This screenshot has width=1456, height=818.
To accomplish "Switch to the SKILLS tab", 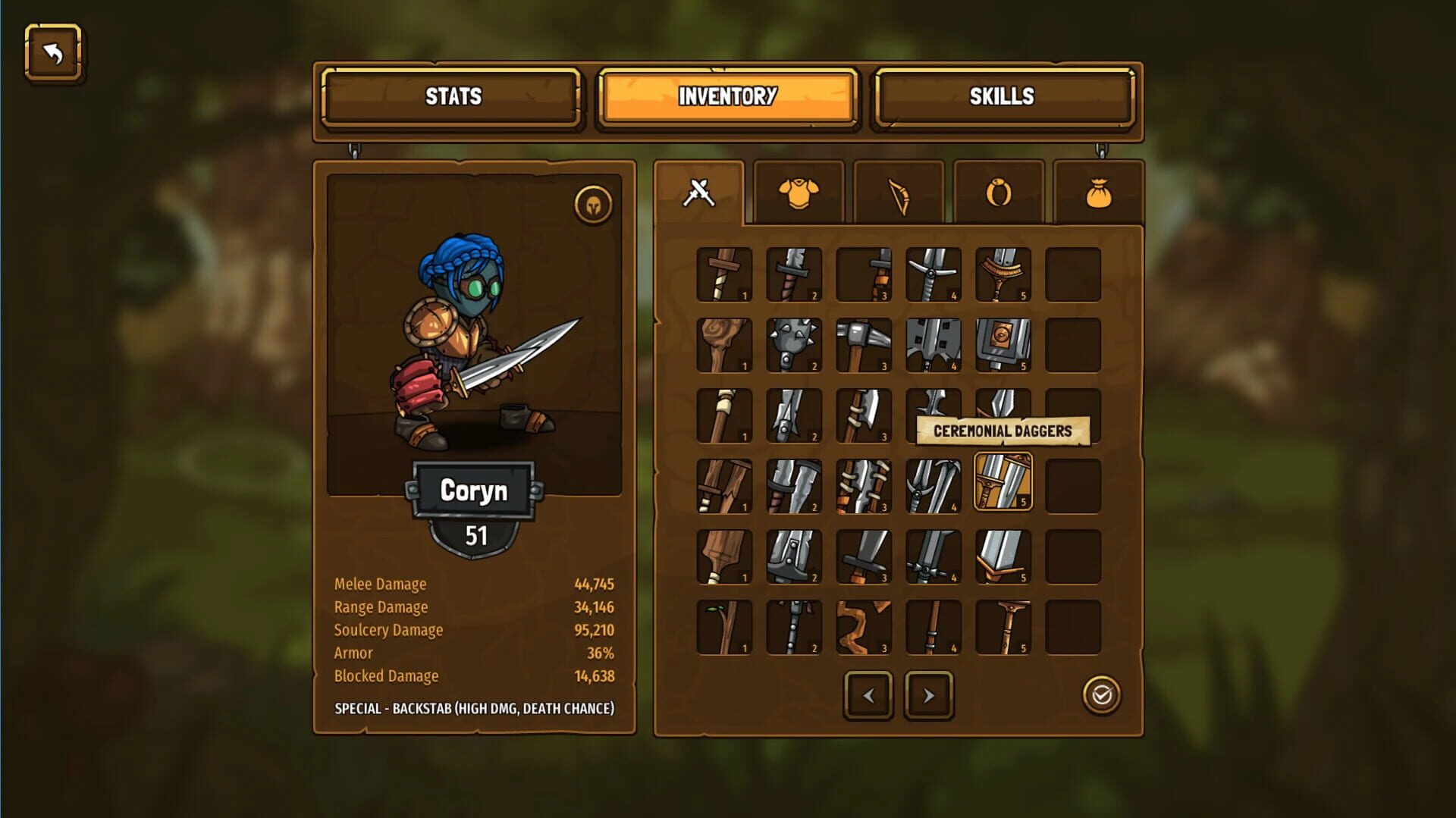I will tap(1003, 97).
